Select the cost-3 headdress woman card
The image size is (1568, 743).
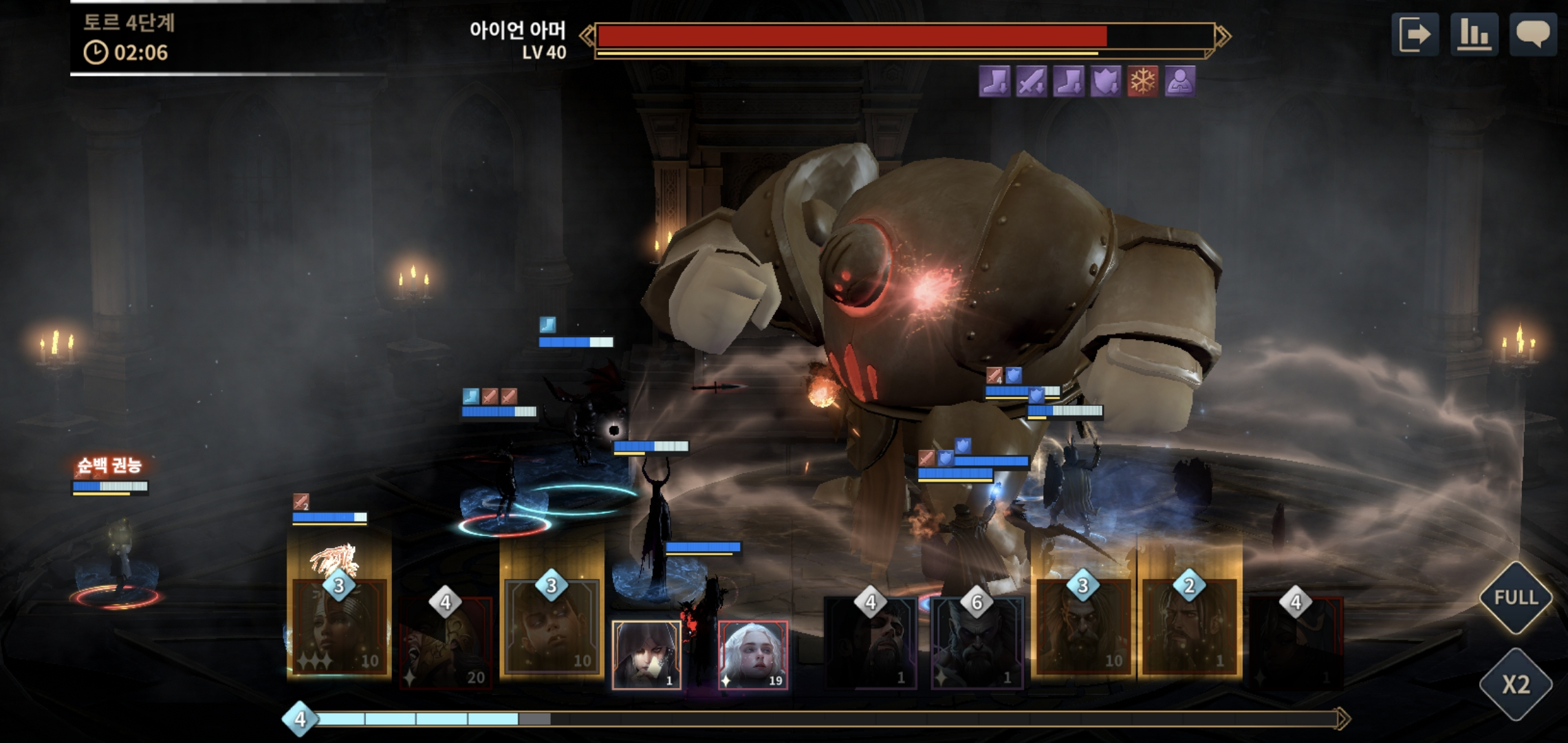[340, 626]
